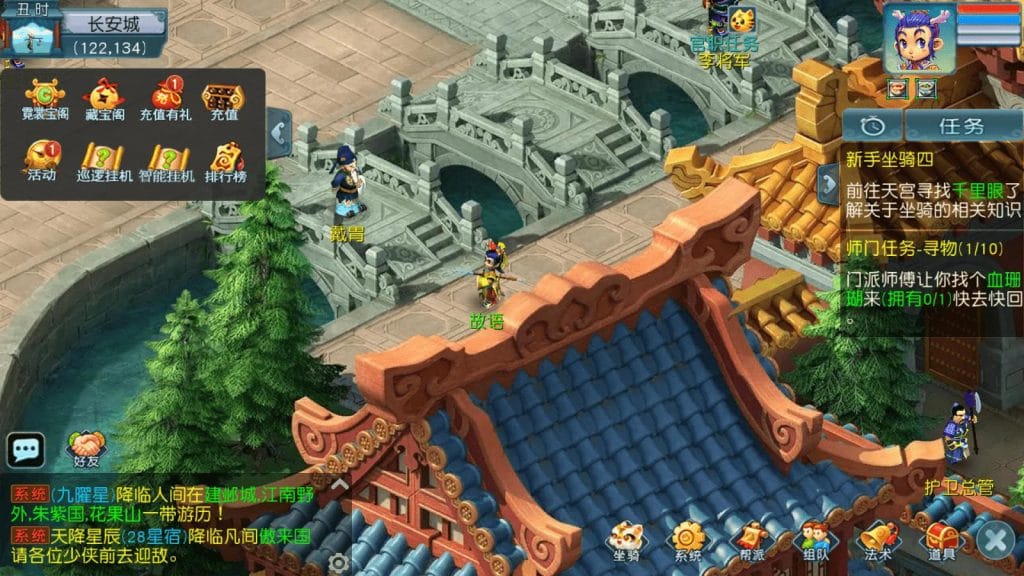Switch to the stopwatch tab beside 任务
This screenshot has width=1024, height=576.
coord(872,126)
